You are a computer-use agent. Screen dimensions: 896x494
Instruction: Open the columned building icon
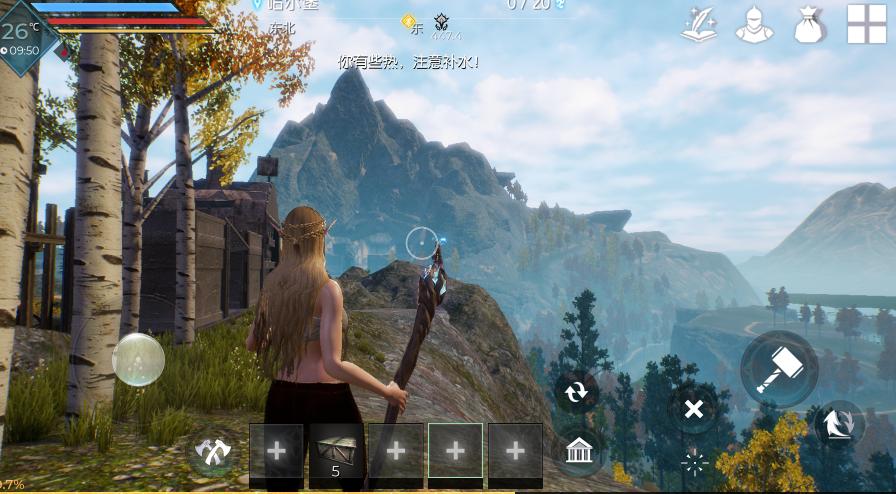pos(577,451)
